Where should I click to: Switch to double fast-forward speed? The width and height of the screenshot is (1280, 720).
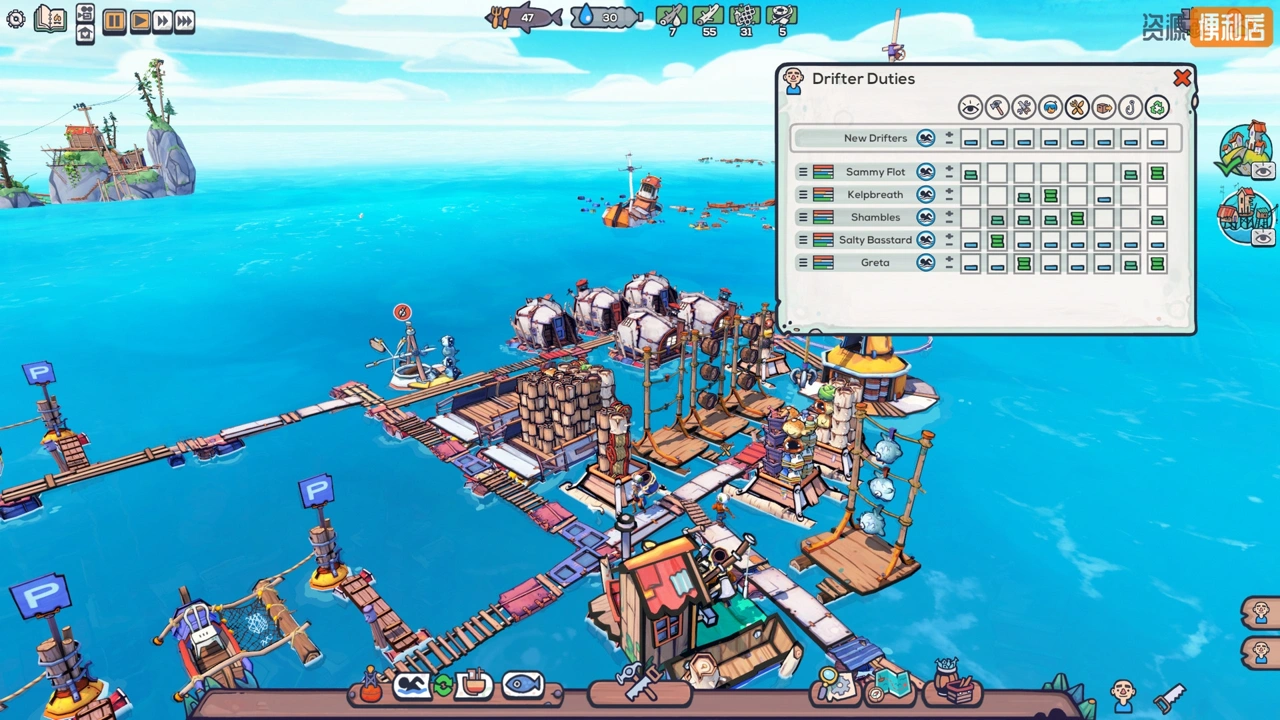[162, 20]
